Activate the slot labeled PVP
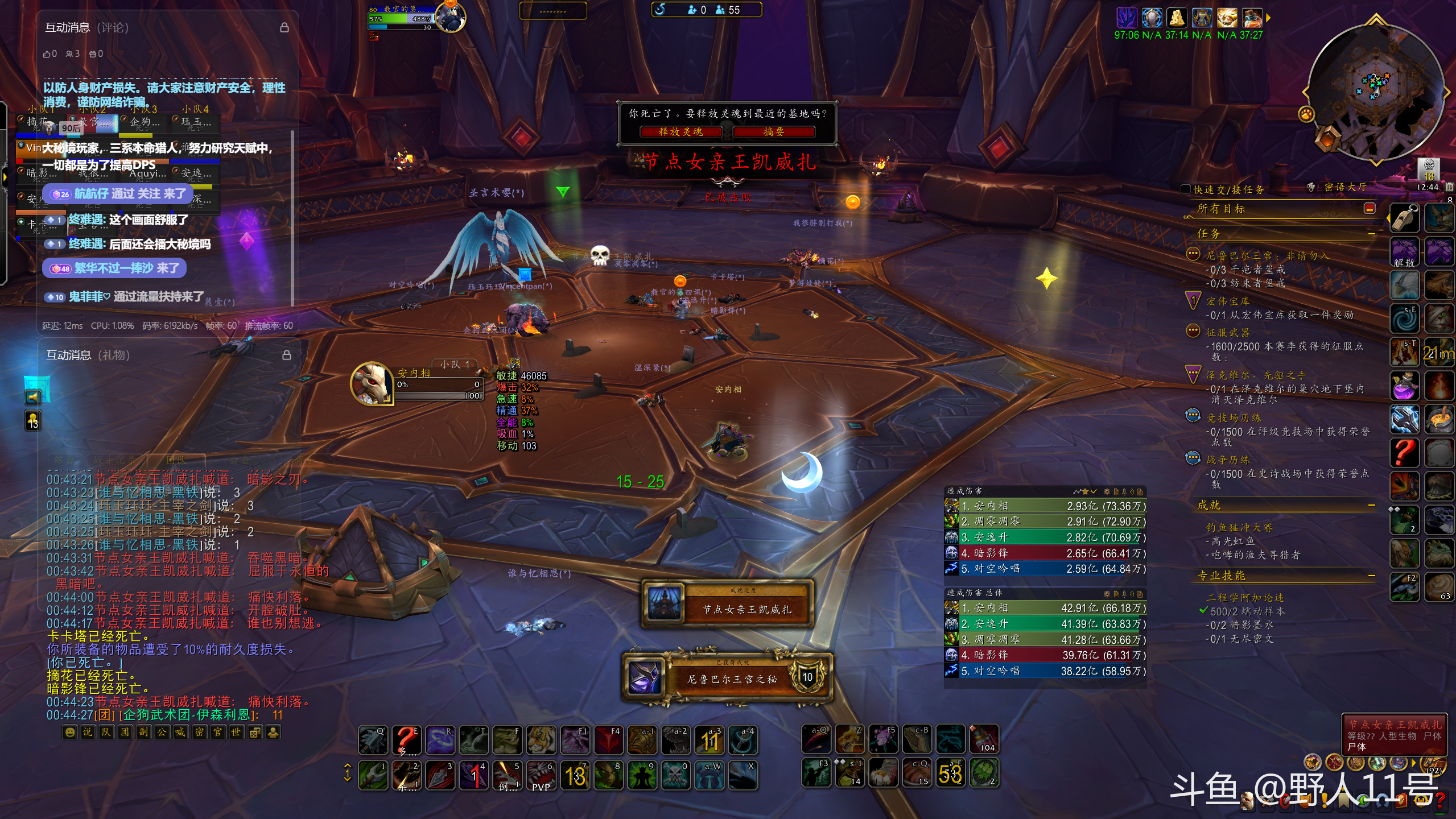This screenshot has width=1456, height=819. (541, 775)
